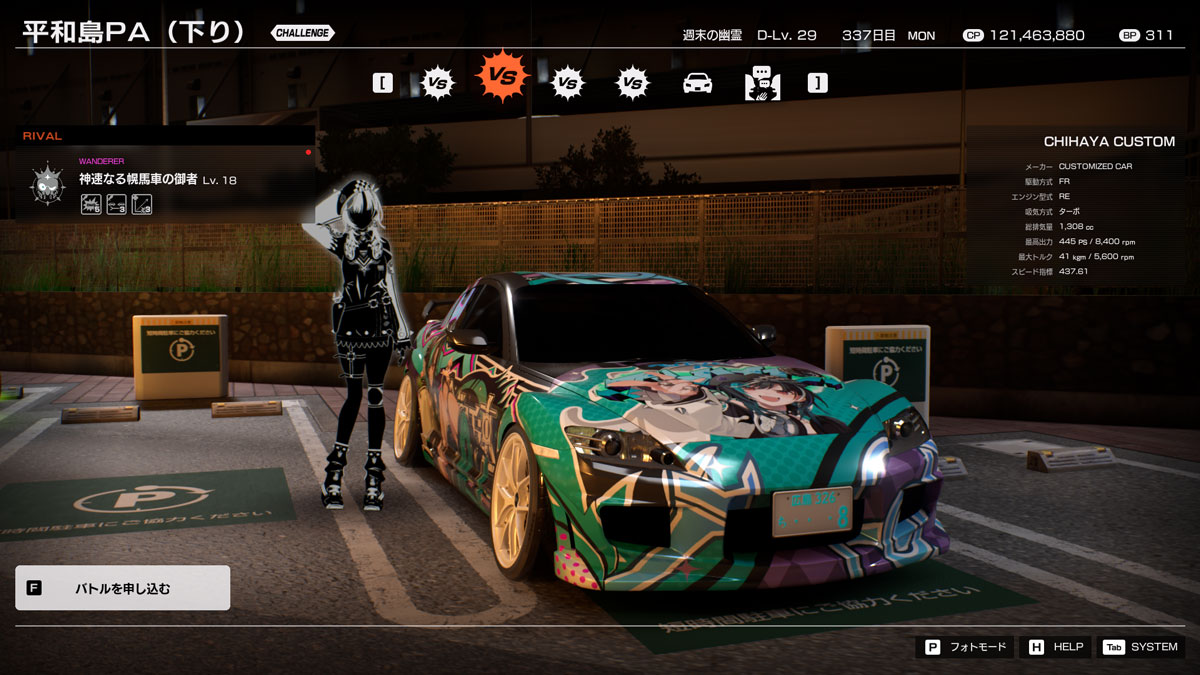Open the SYSTEM menu
The image size is (1200, 675).
pyautogui.click(x=1141, y=647)
